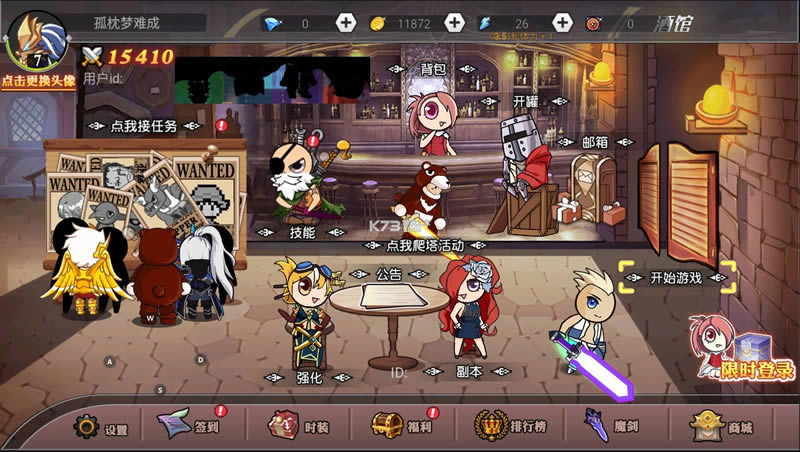
Task: Click 开始游戏 to start the game
Action: (677, 278)
